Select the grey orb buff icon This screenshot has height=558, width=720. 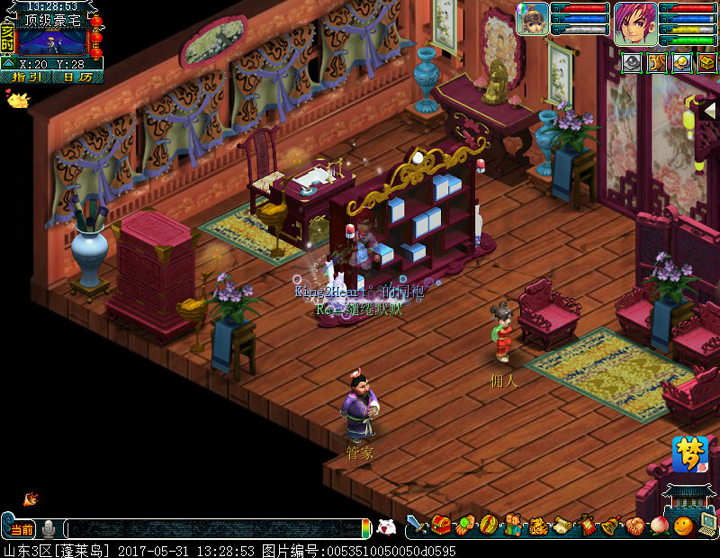click(x=632, y=63)
